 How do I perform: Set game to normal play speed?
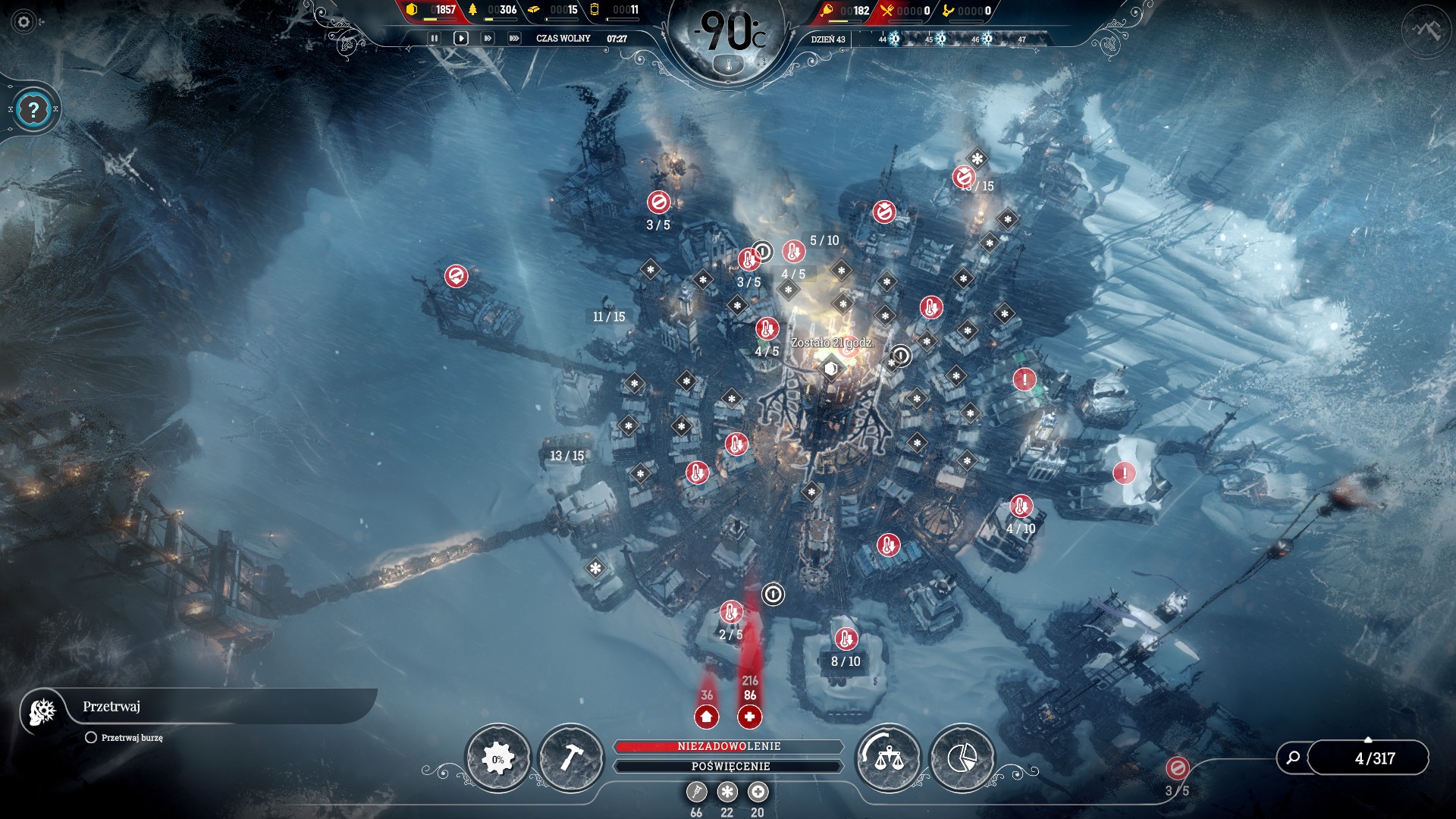click(460, 38)
